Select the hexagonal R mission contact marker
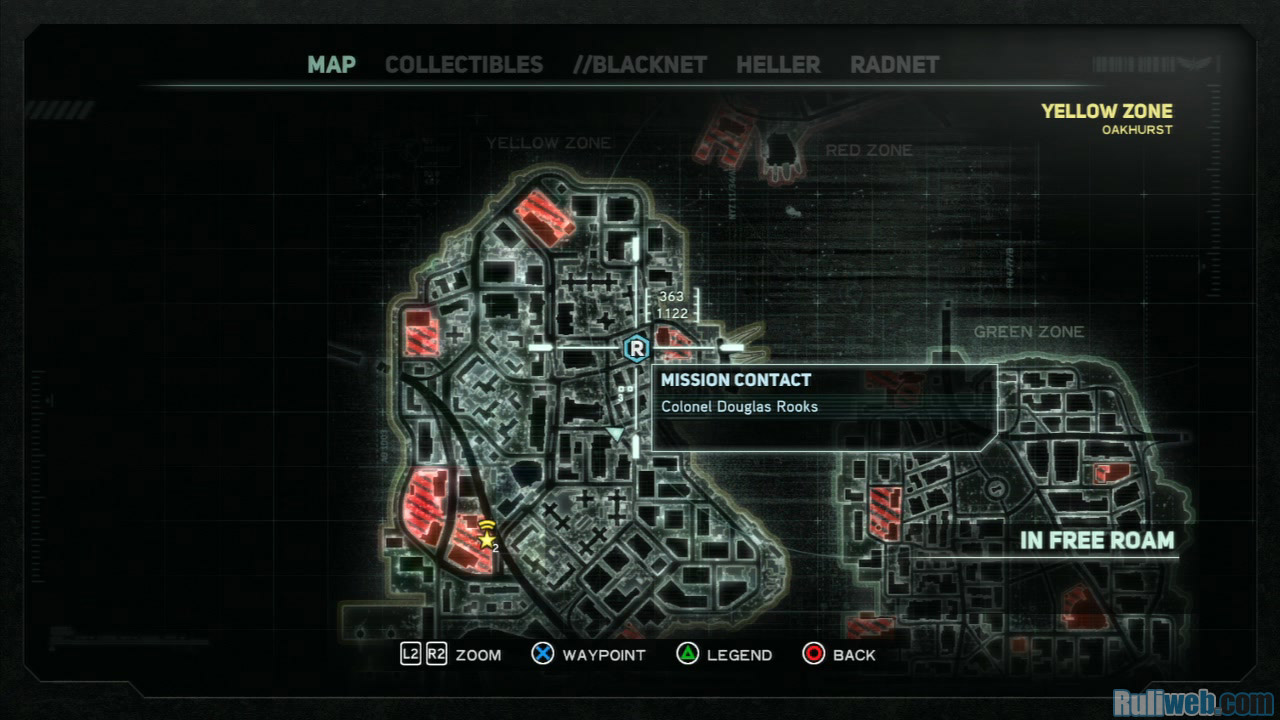The image size is (1280, 720). [636, 348]
